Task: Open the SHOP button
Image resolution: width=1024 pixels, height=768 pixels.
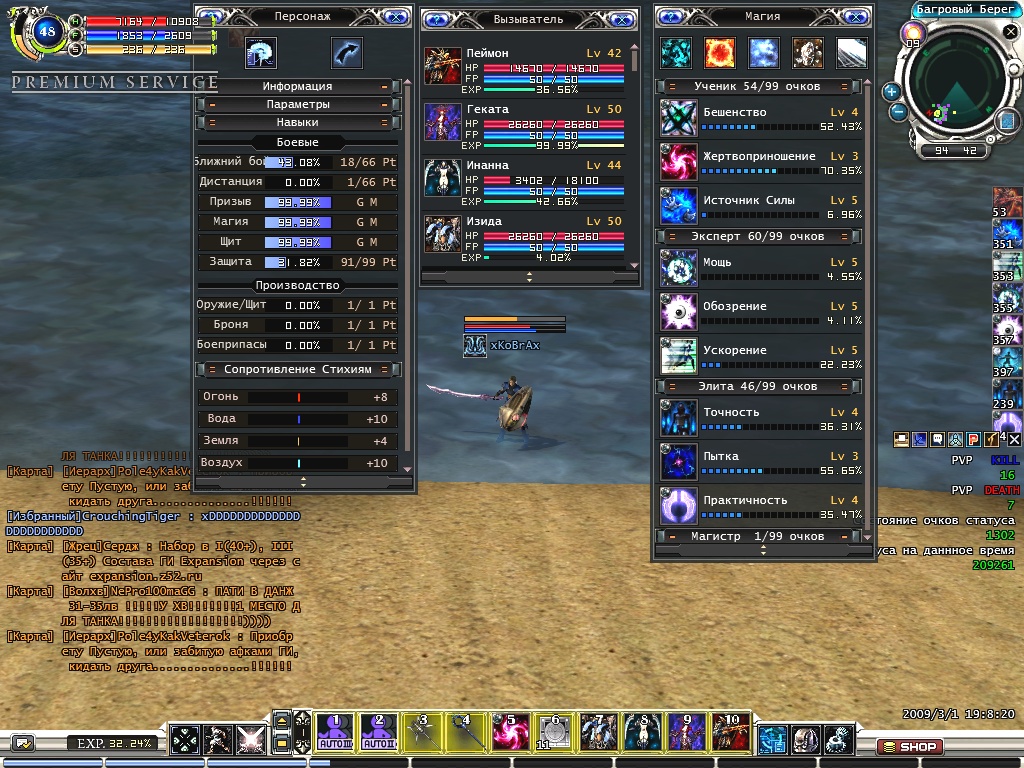Action: point(908,746)
